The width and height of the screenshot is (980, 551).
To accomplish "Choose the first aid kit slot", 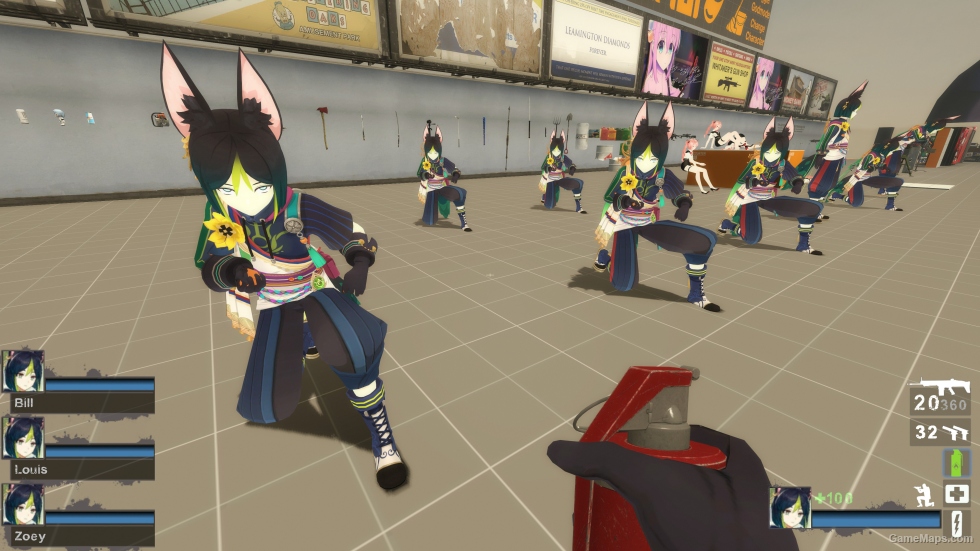I will pyautogui.click(x=957, y=493).
